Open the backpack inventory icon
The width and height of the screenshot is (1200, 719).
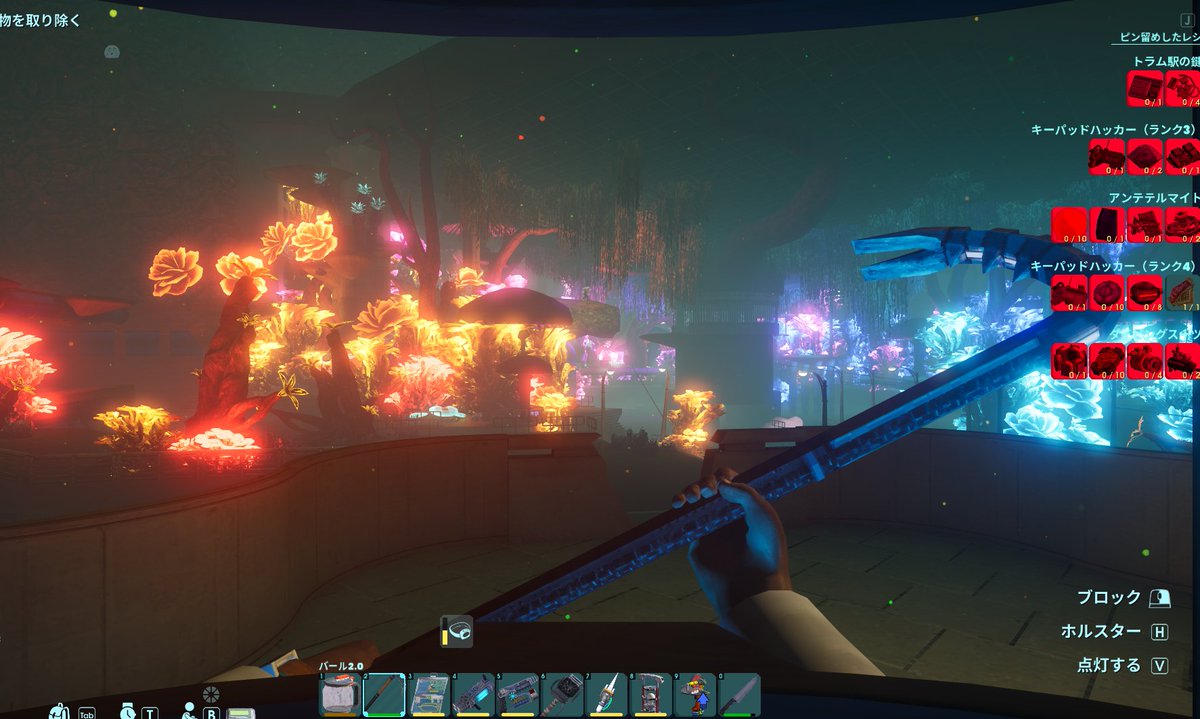point(60,711)
